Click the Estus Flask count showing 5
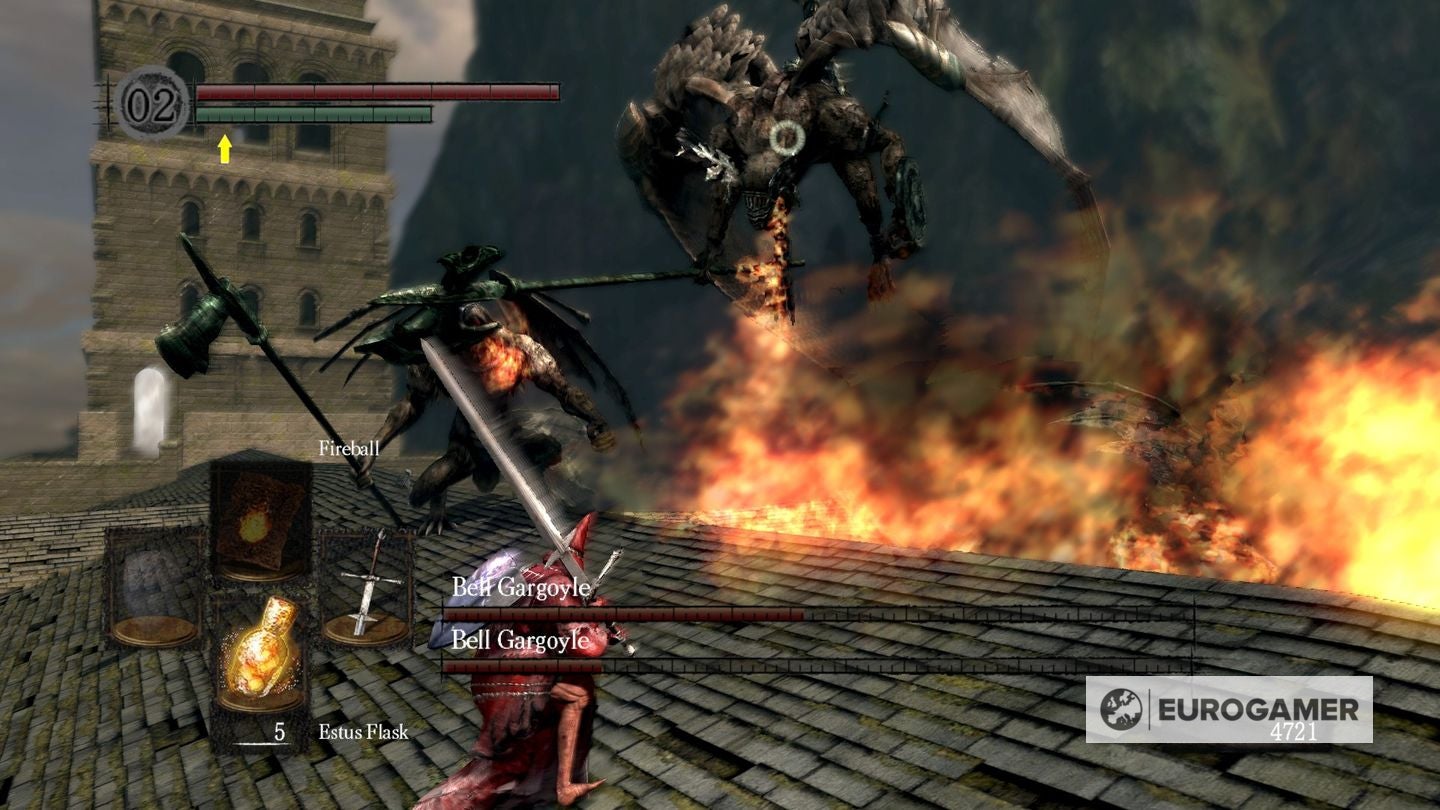 click(277, 733)
